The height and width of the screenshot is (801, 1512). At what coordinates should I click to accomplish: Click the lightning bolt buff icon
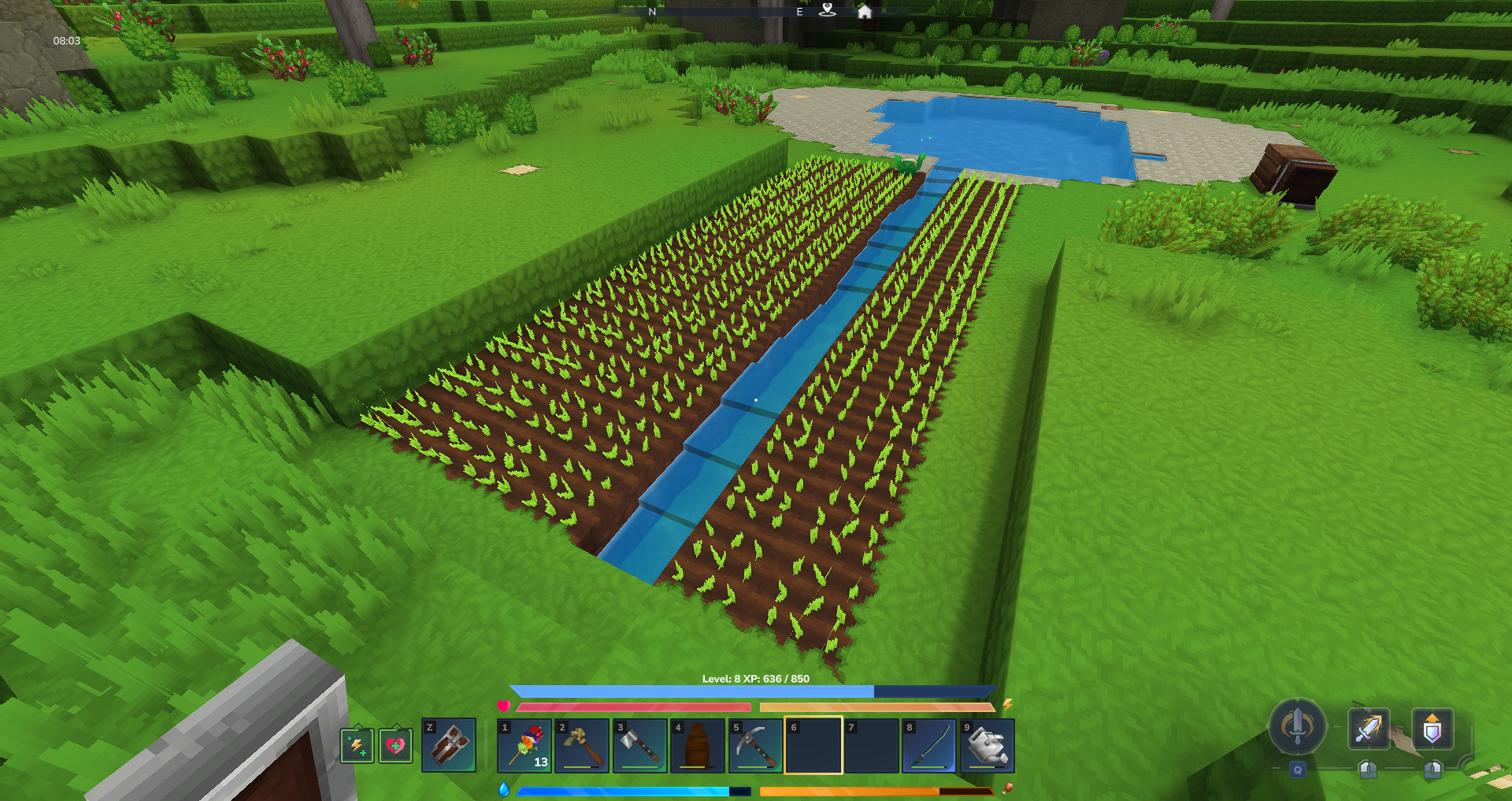(x=357, y=745)
